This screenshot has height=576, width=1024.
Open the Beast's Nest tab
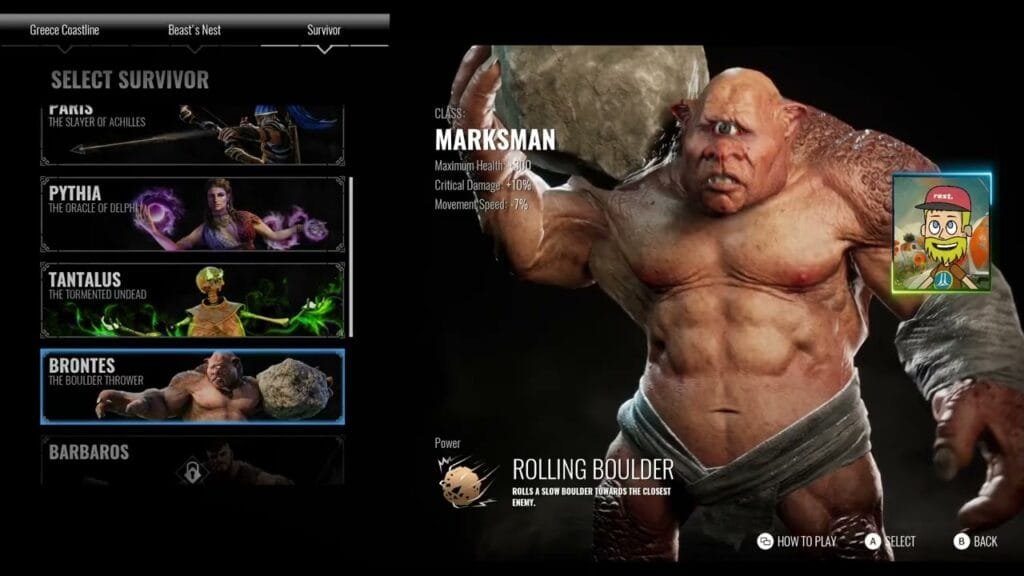tap(195, 30)
